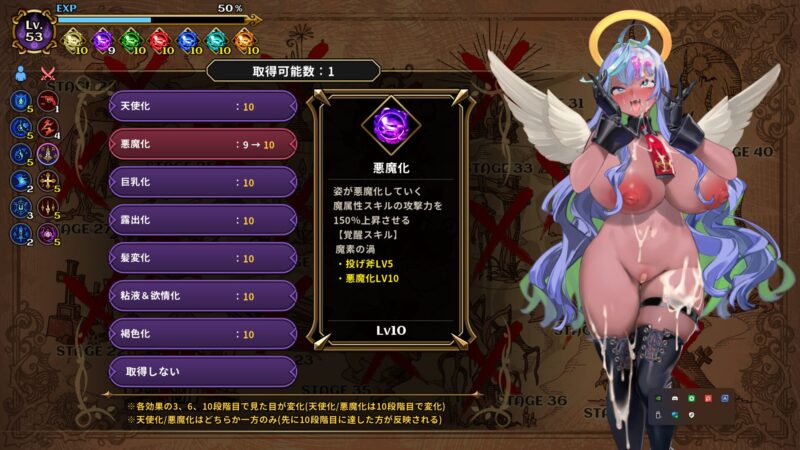Click the yellow gem in the top bar

pos(75,41)
